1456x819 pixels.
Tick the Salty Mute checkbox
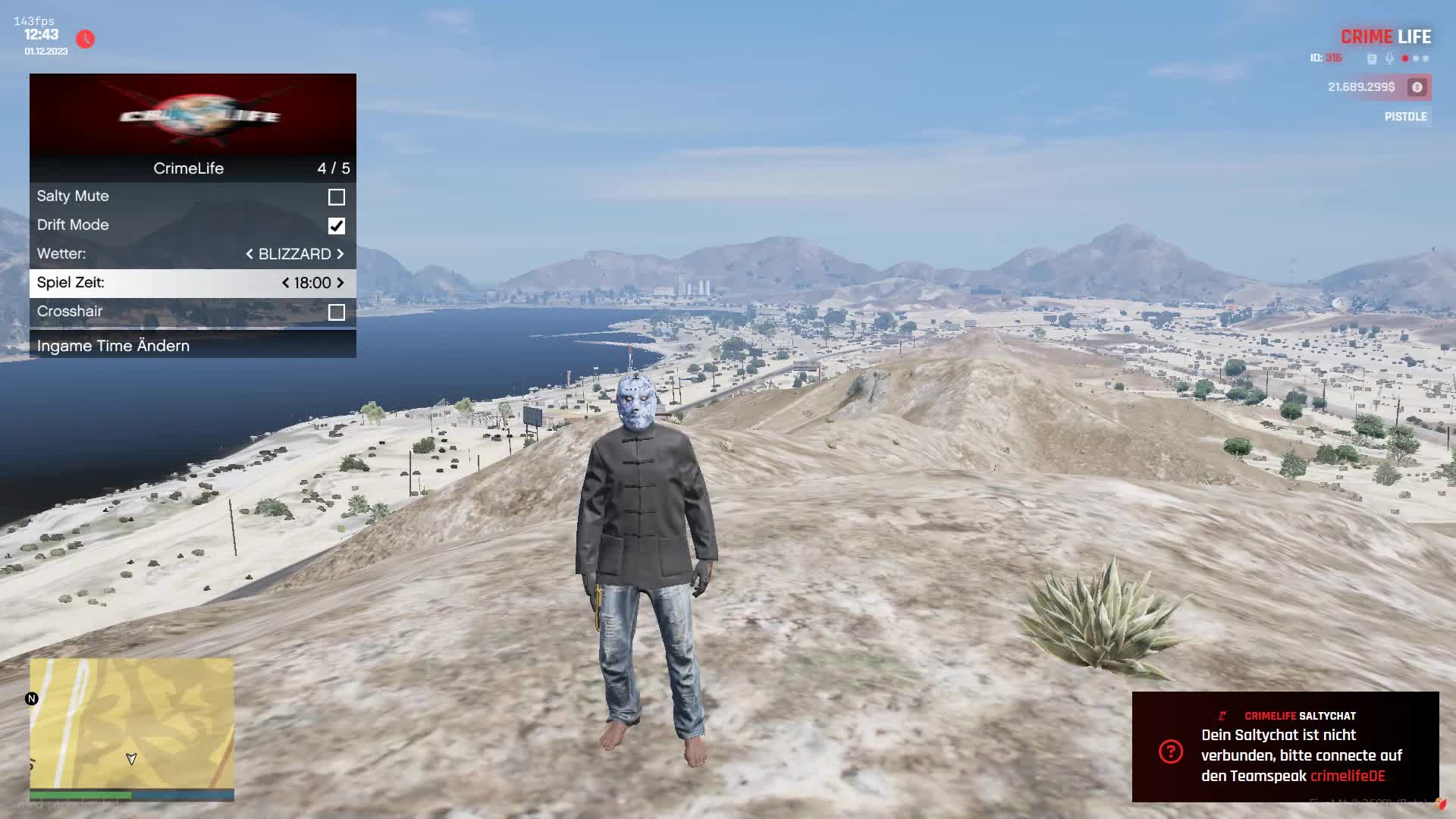pos(337,197)
